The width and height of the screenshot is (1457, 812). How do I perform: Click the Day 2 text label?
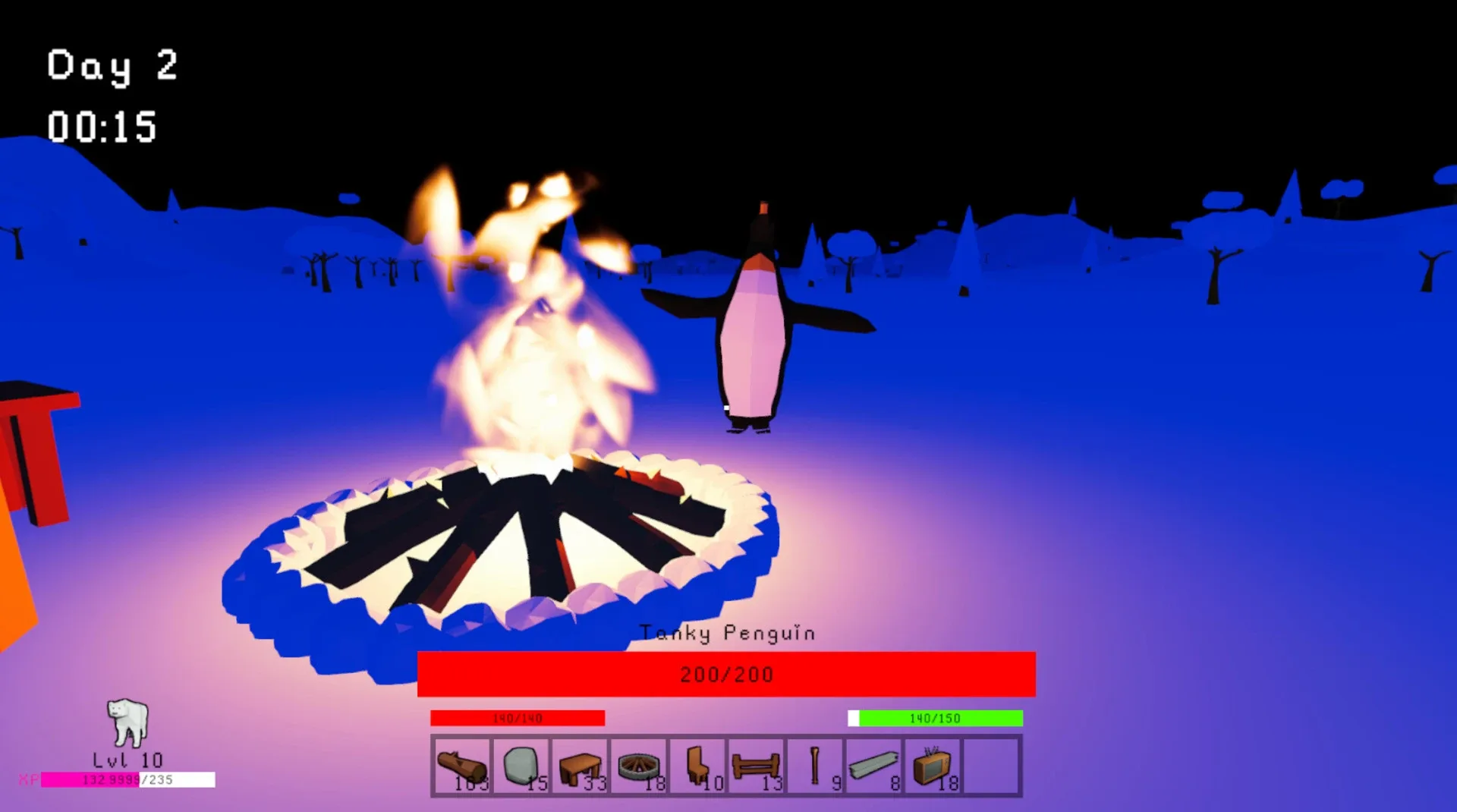[x=111, y=65]
